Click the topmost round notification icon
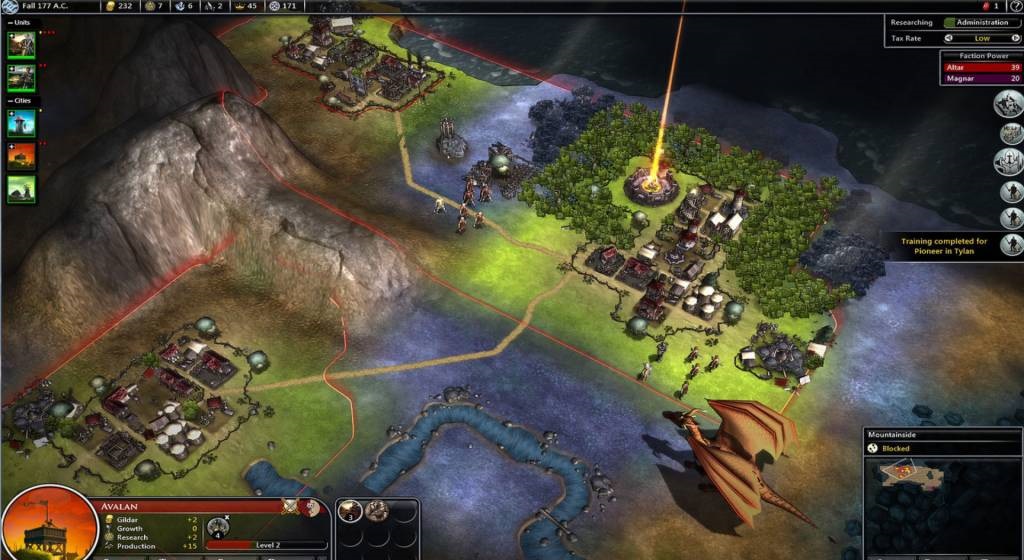This screenshot has height=560, width=1024. pos(1008,103)
